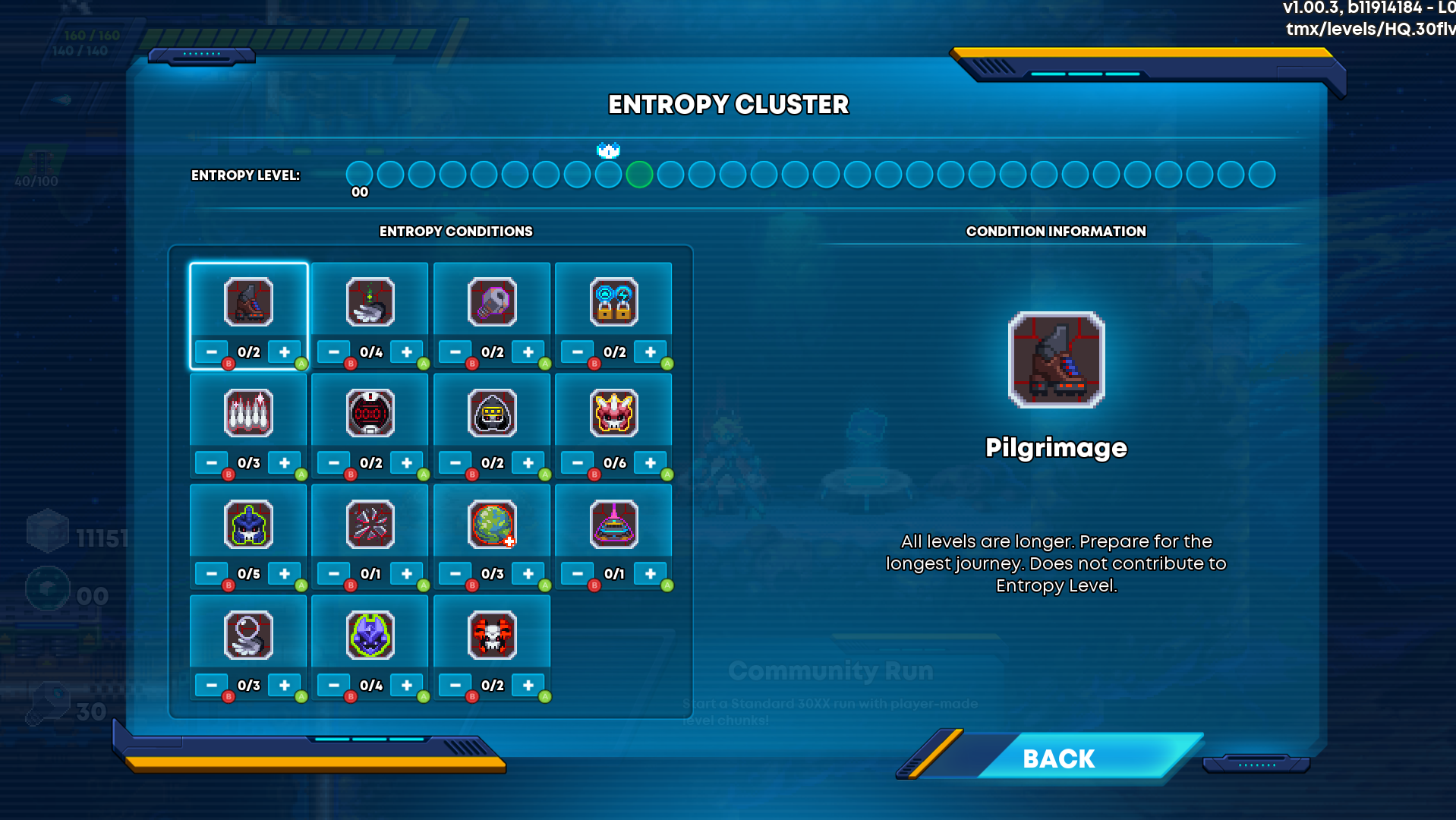Lower the green planet condition level
This screenshot has width=1456, height=820.
[x=455, y=574]
